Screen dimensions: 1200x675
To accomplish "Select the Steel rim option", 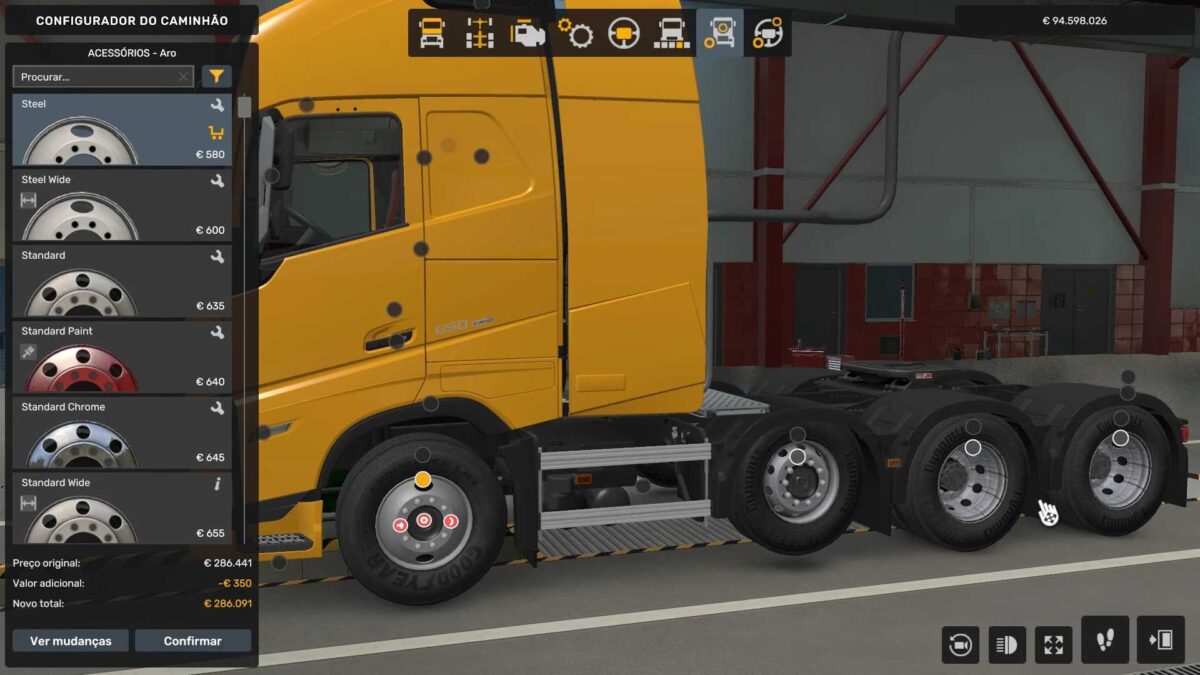I will pos(122,130).
